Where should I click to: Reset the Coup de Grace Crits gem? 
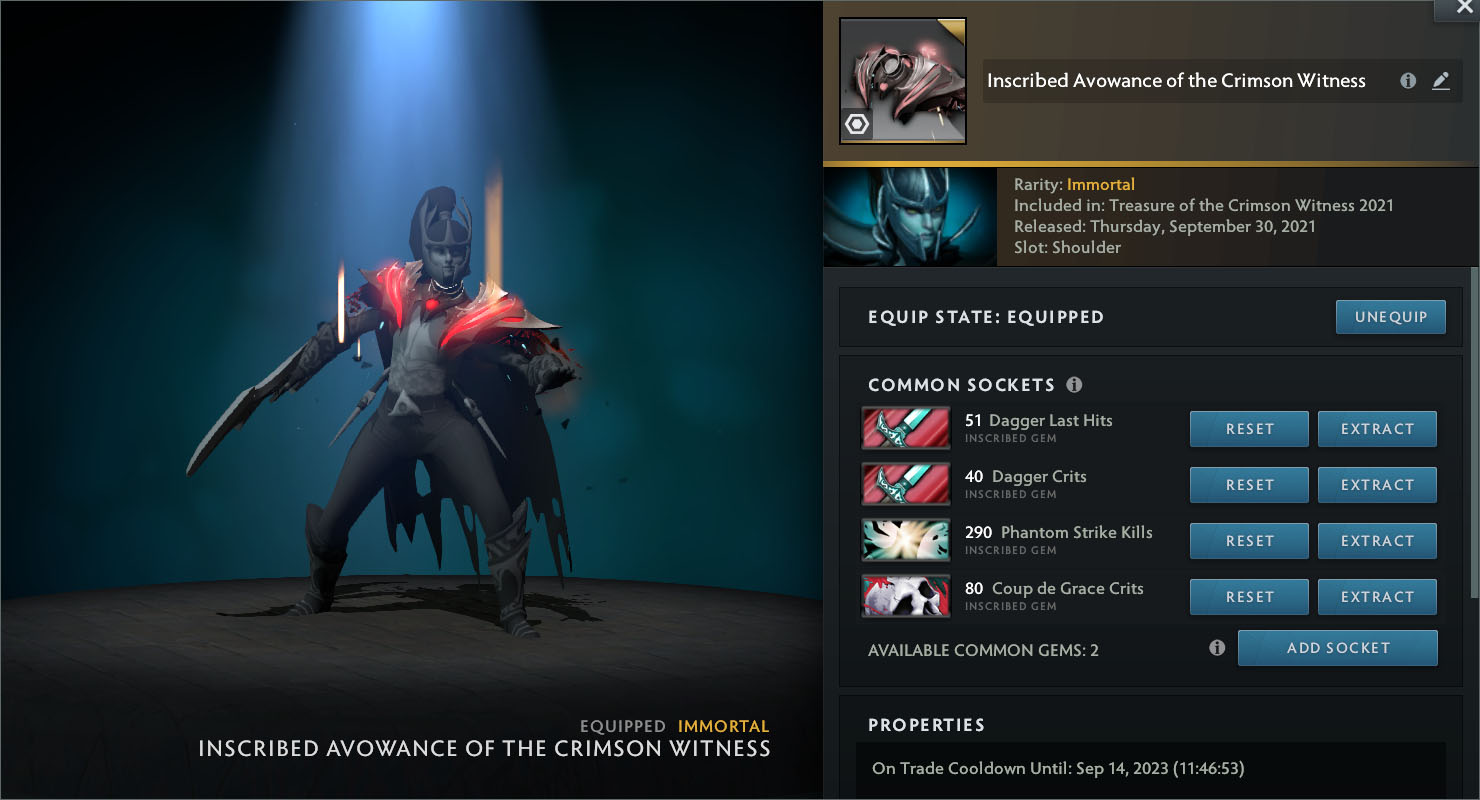click(x=1249, y=597)
